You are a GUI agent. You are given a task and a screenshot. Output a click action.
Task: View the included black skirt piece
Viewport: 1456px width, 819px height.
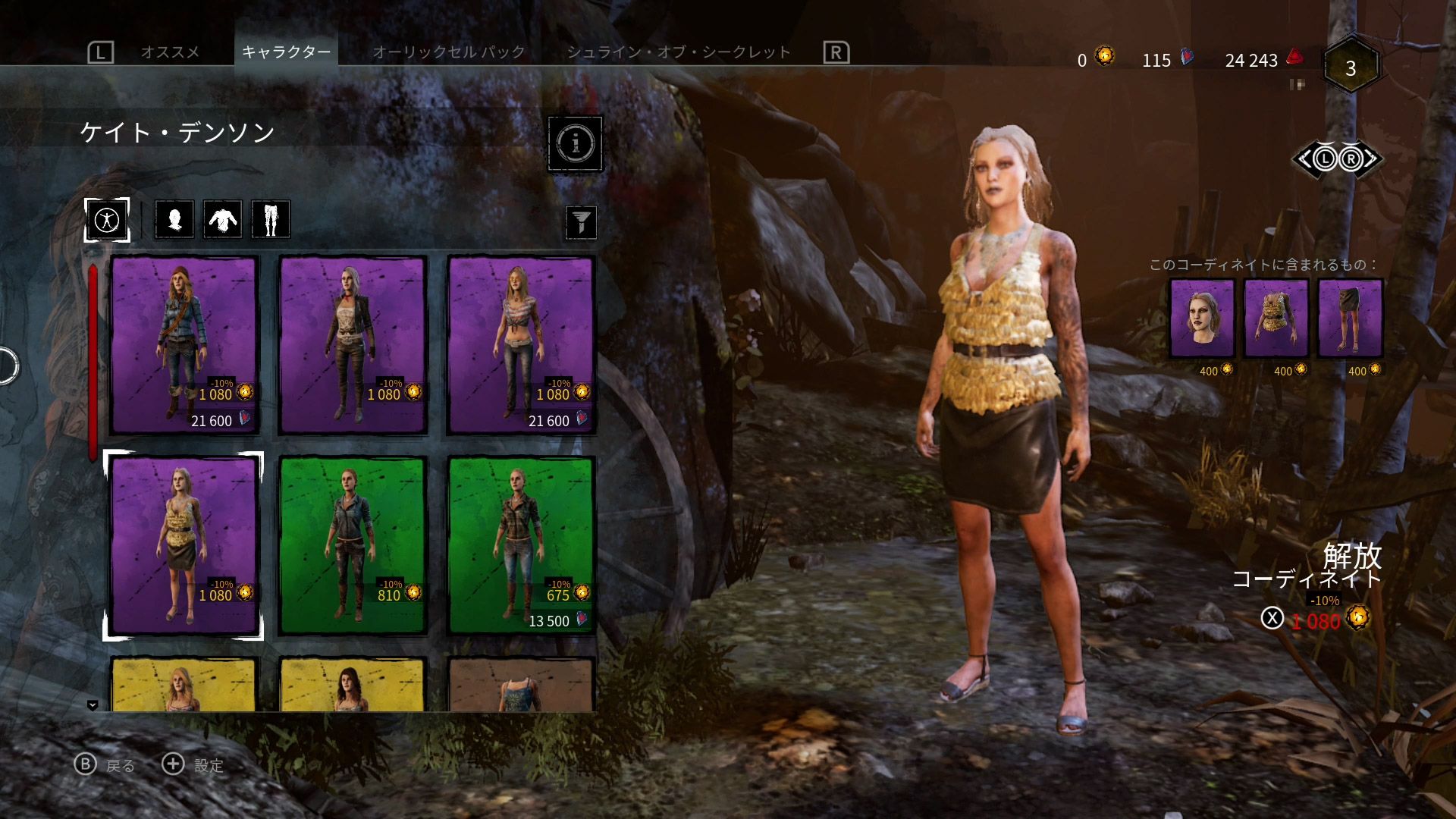1350,318
